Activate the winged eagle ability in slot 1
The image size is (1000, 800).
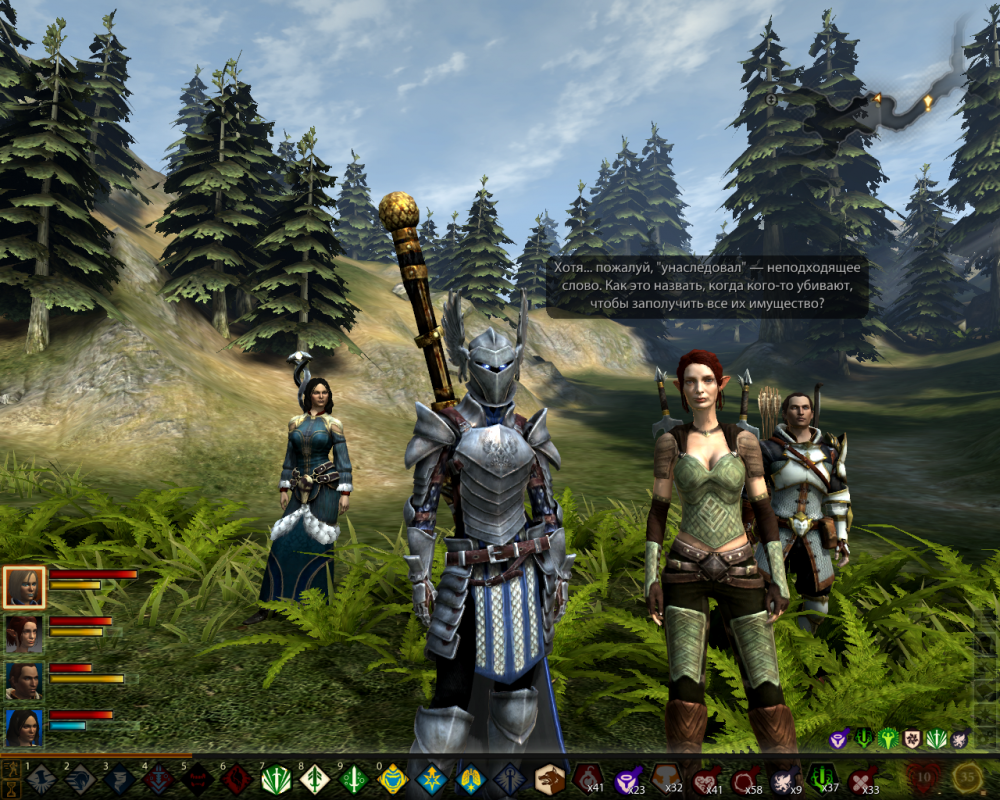[40, 779]
